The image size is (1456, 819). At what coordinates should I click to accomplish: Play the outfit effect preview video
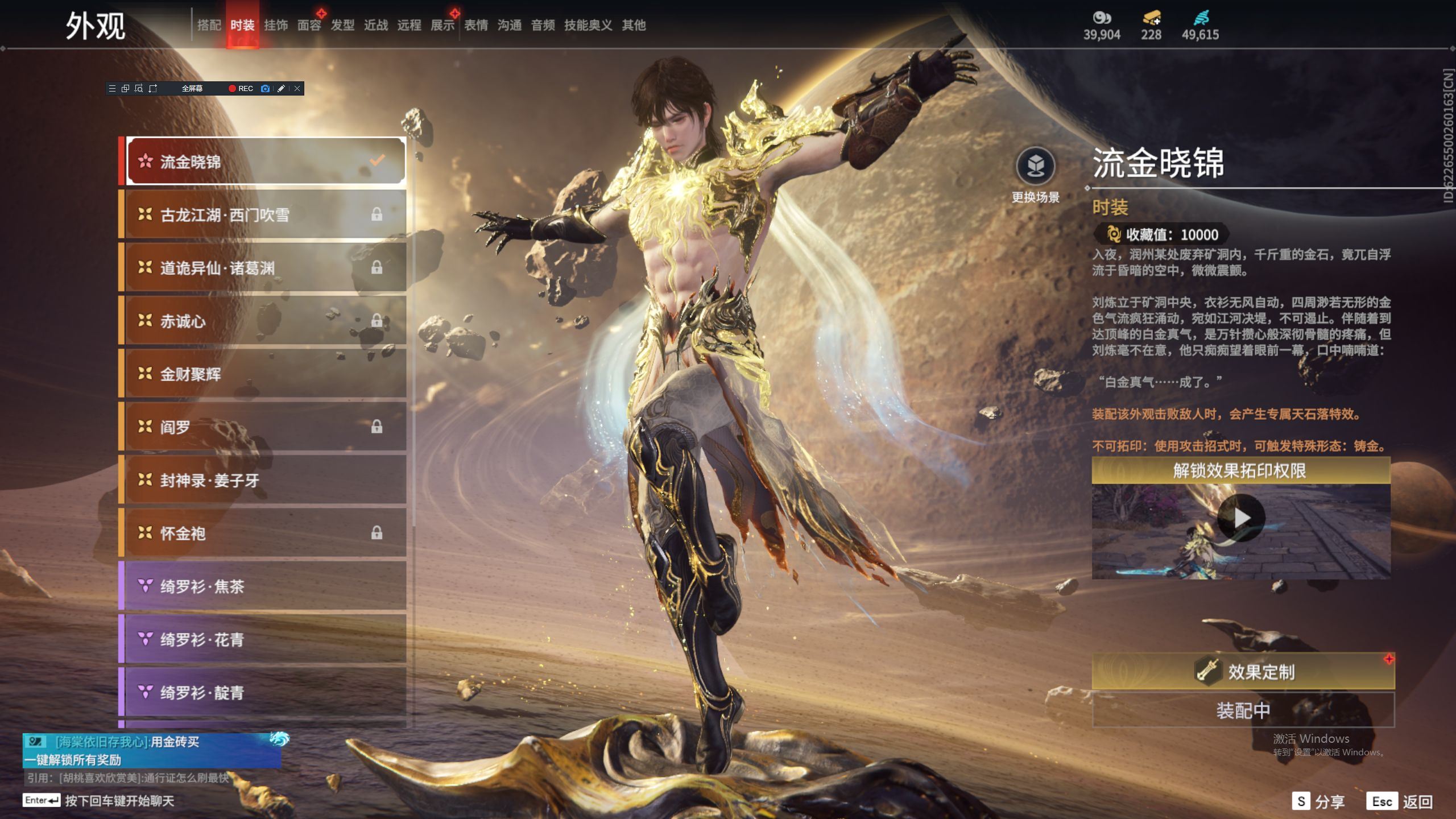1241,518
